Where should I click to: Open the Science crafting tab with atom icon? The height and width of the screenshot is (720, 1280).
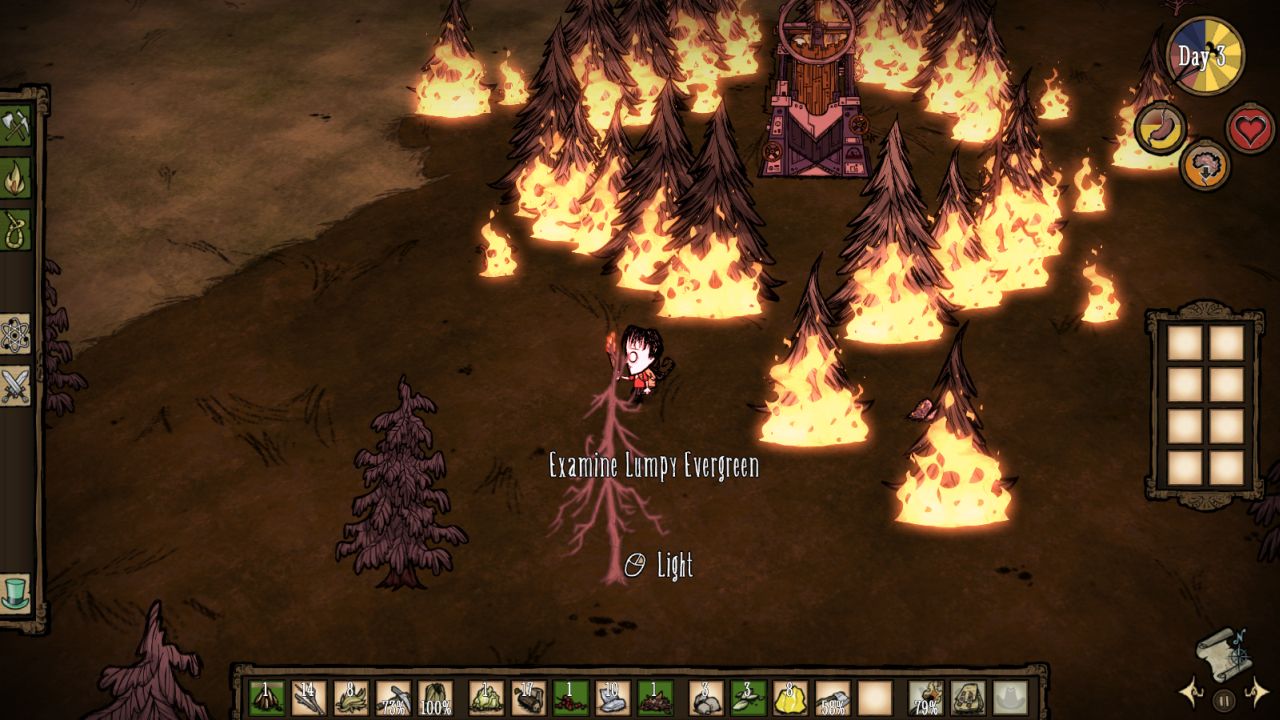tap(15, 334)
